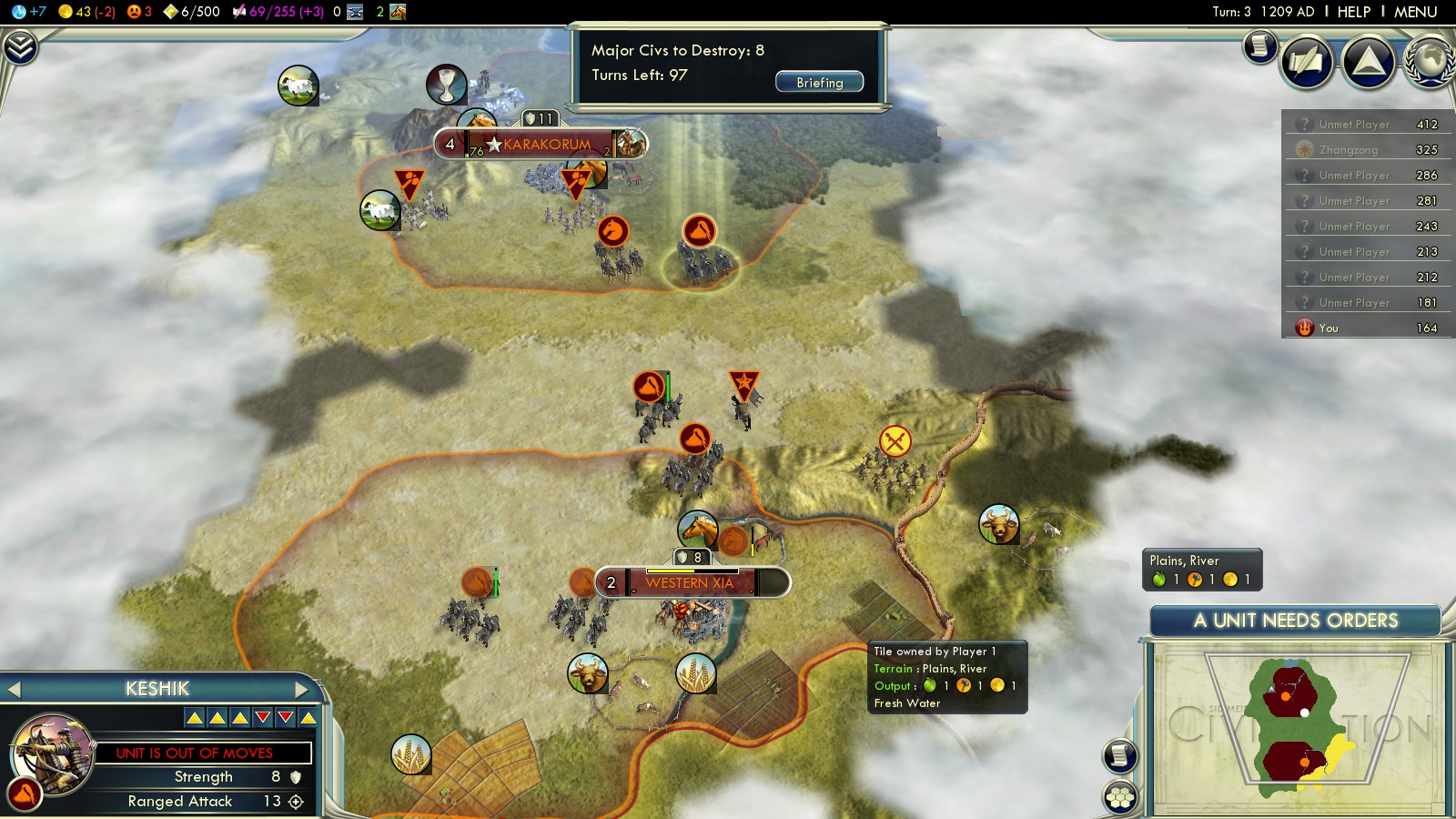This screenshot has height=819, width=1456.
Task: Toggle the hex grid map options button
Action: click(x=1120, y=797)
